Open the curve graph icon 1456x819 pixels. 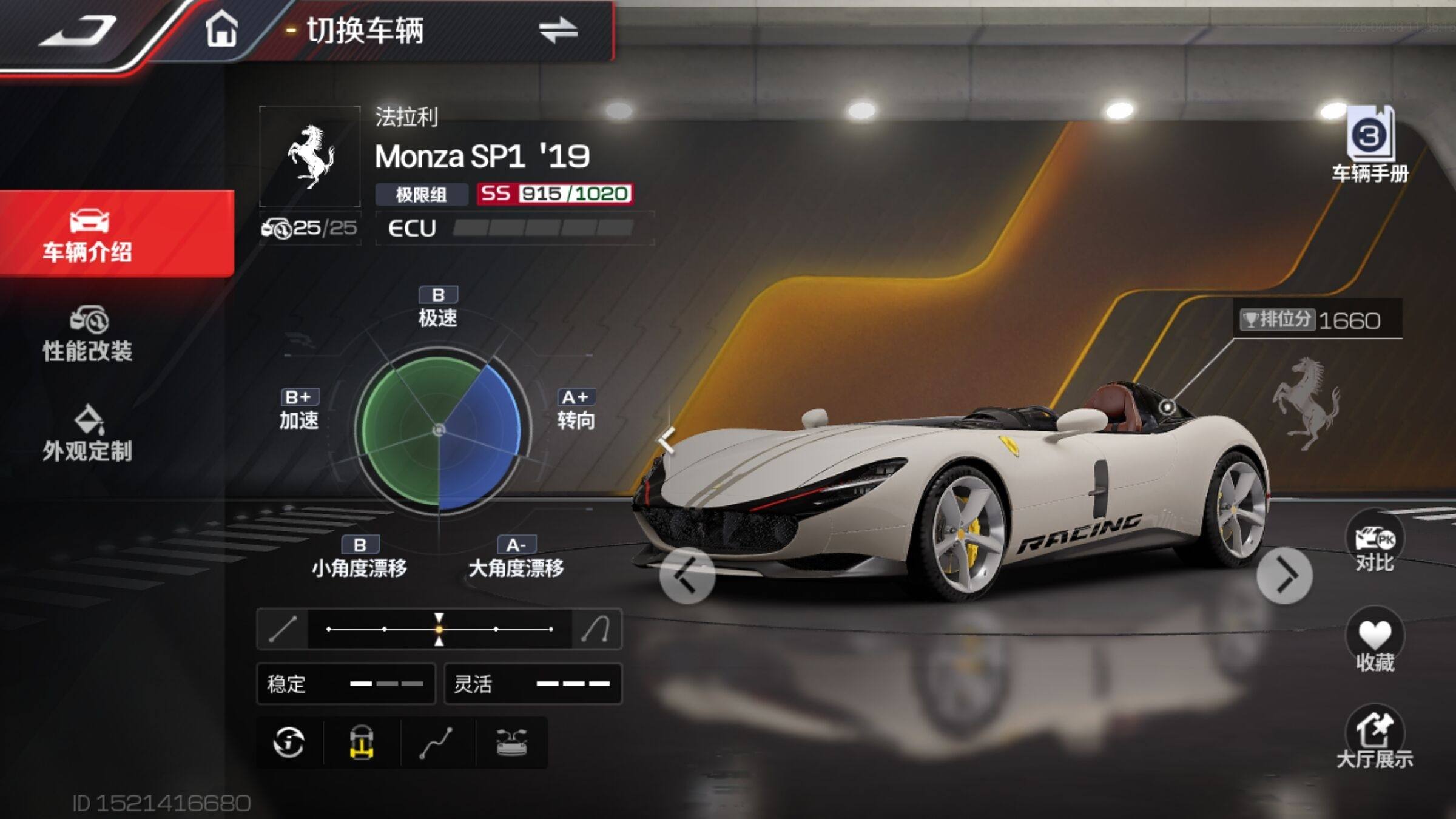(x=437, y=743)
